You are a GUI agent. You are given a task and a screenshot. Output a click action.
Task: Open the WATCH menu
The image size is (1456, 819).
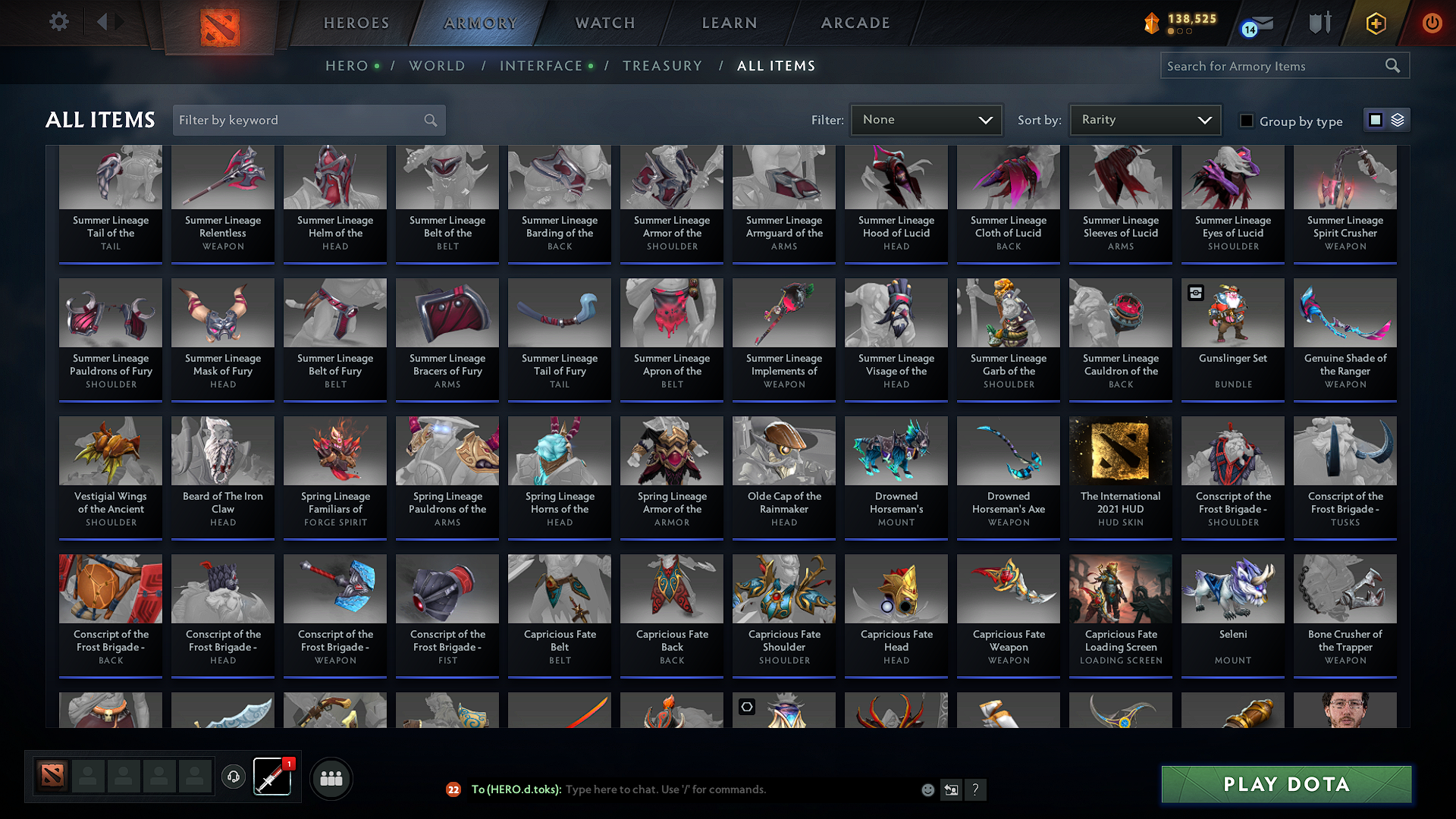tap(603, 23)
